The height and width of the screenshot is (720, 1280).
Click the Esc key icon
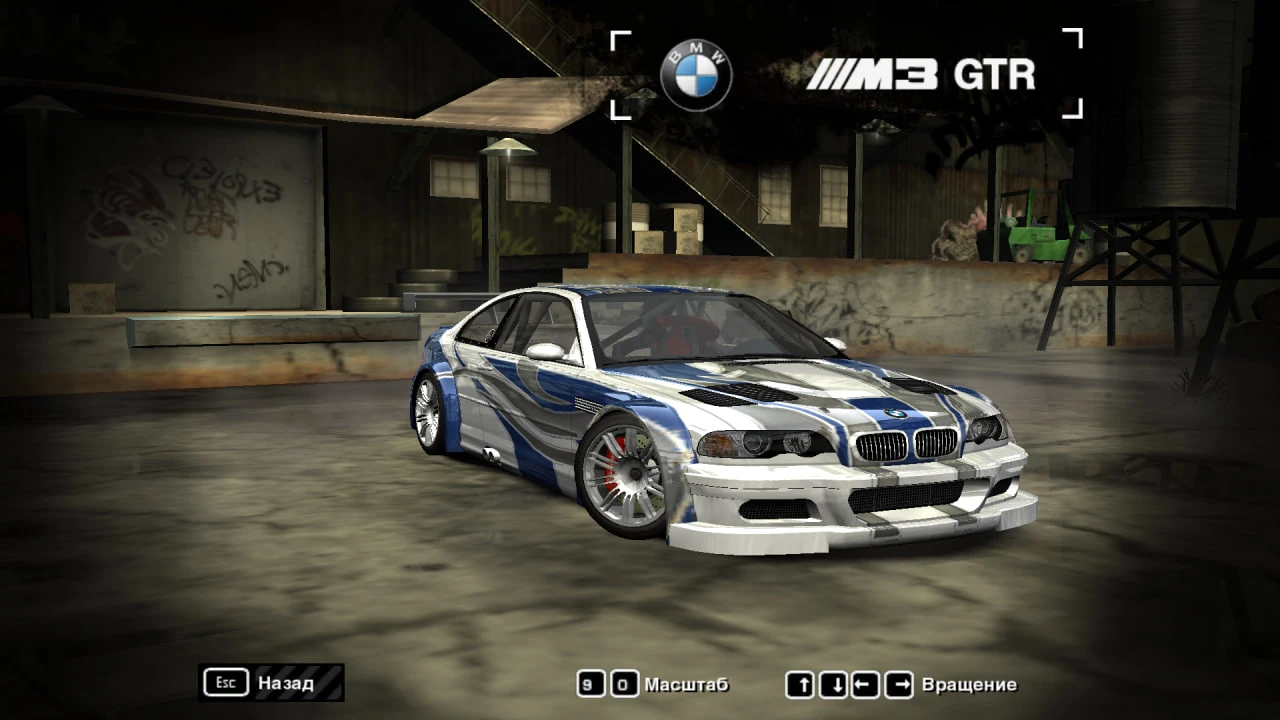click(228, 683)
